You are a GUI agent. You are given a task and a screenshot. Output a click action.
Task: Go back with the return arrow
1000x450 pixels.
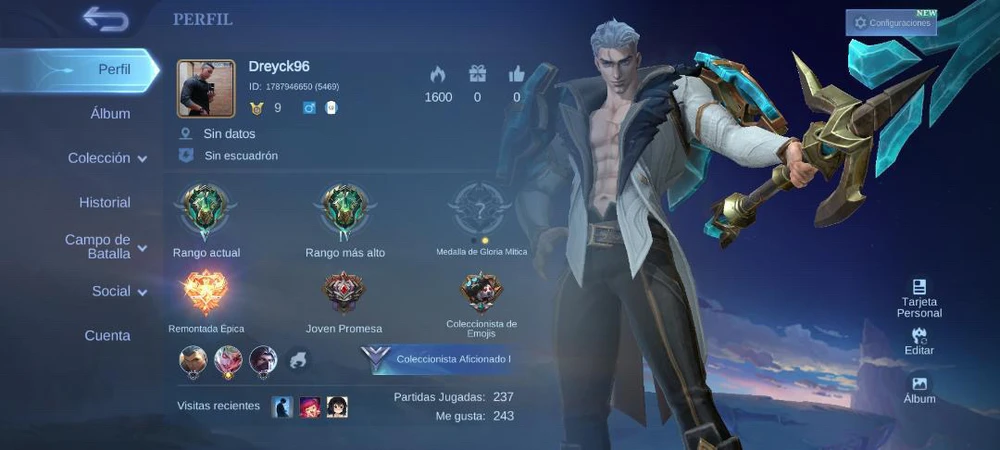pyautogui.click(x=105, y=19)
